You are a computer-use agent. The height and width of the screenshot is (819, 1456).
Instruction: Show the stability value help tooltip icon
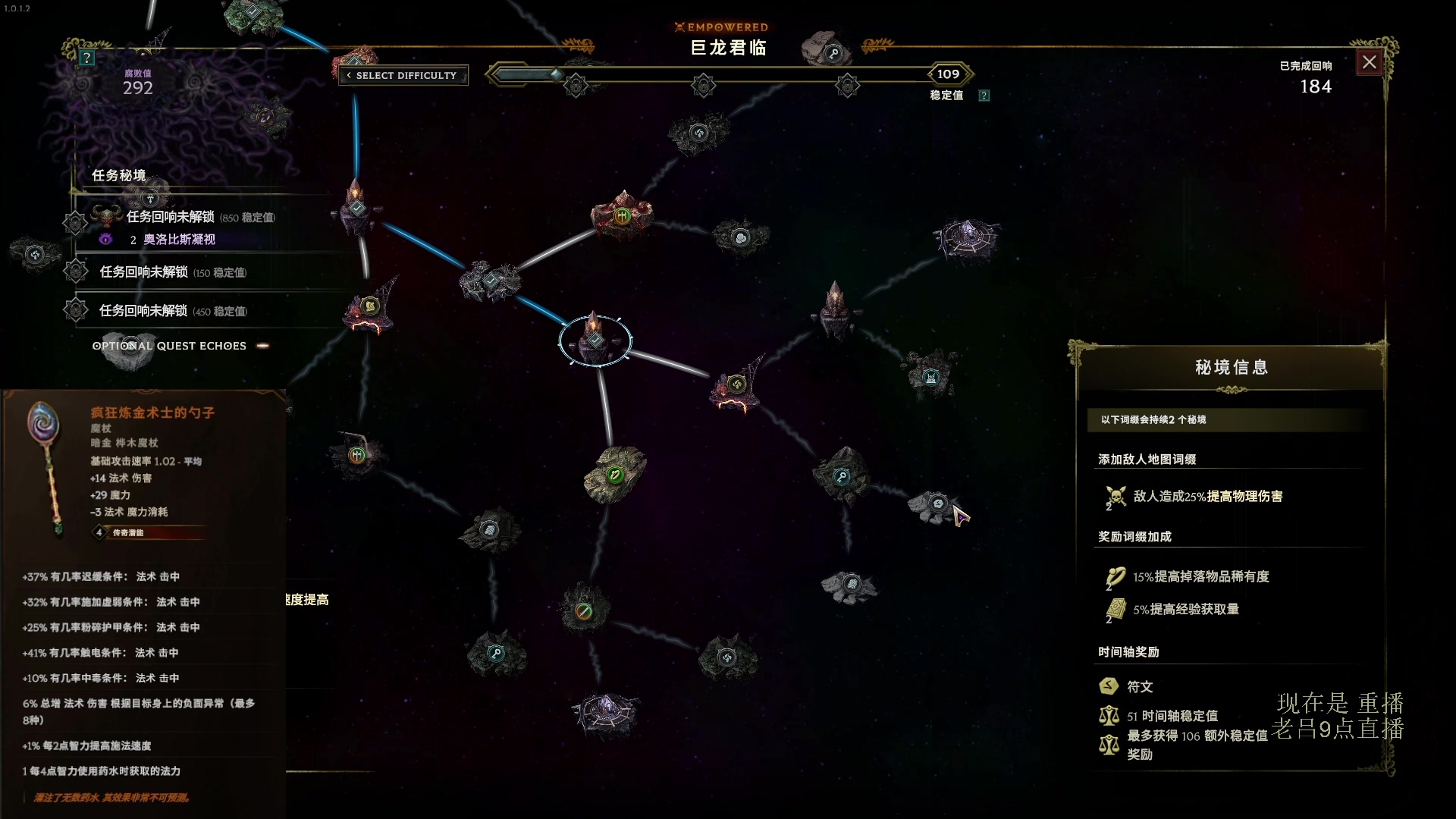pyautogui.click(x=984, y=96)
